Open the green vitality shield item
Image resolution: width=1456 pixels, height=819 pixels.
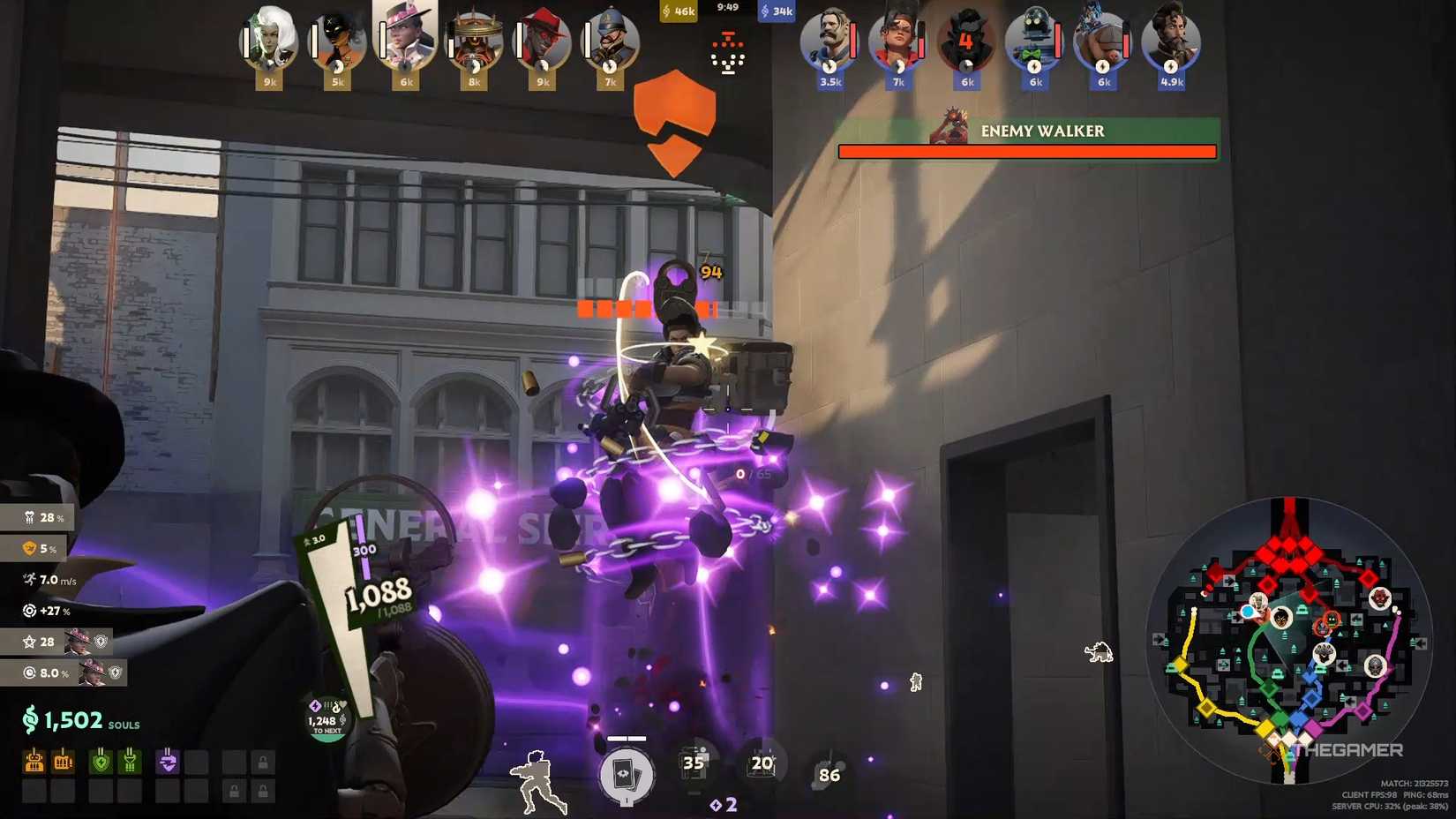(101, 760)
